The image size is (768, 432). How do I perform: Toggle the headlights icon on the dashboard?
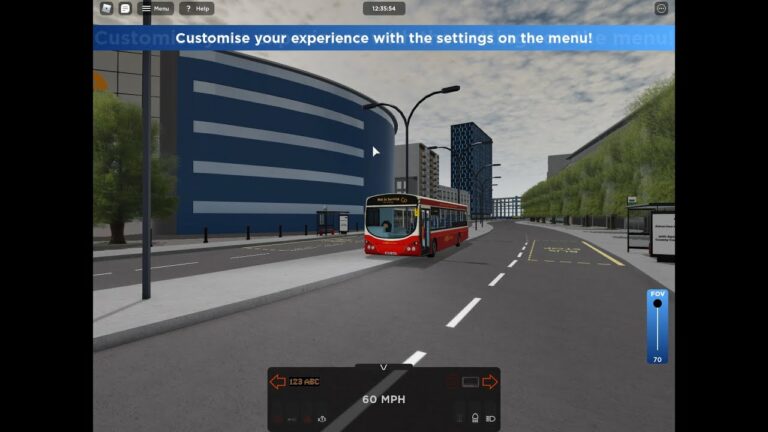coord(490,418)
